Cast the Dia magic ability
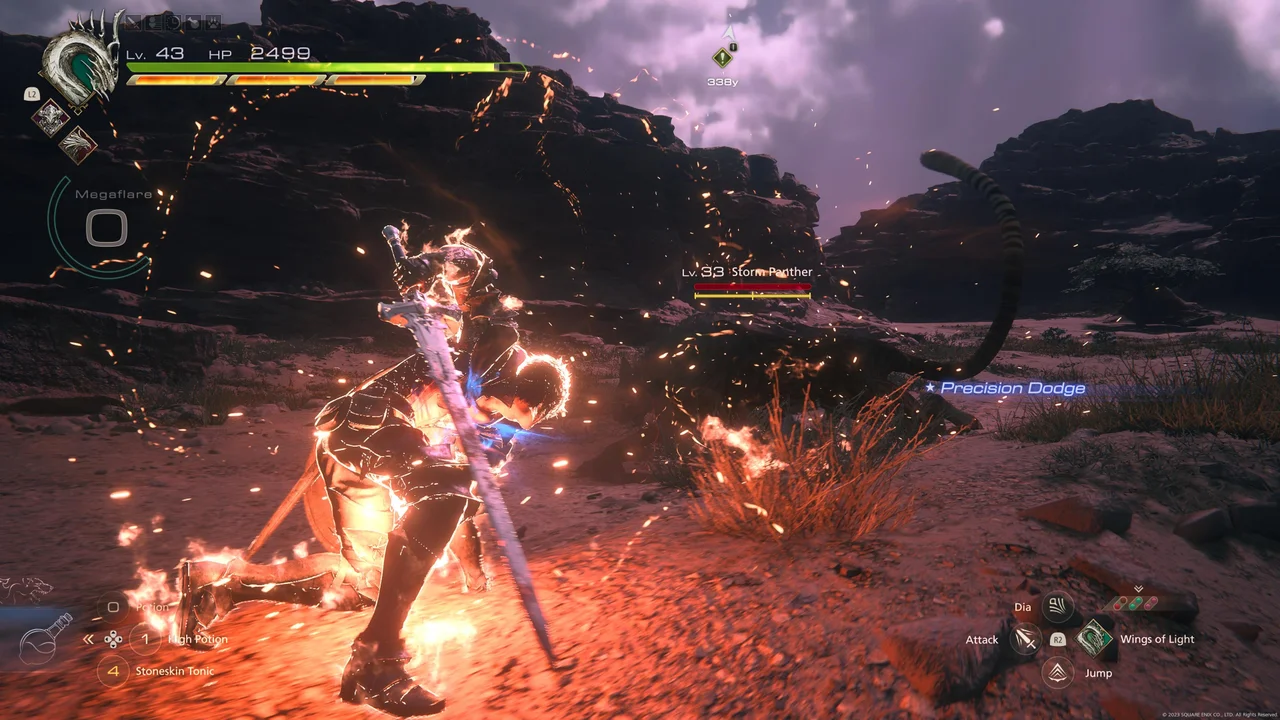Screen dimensions: 1280x720 pos(1057,607)
